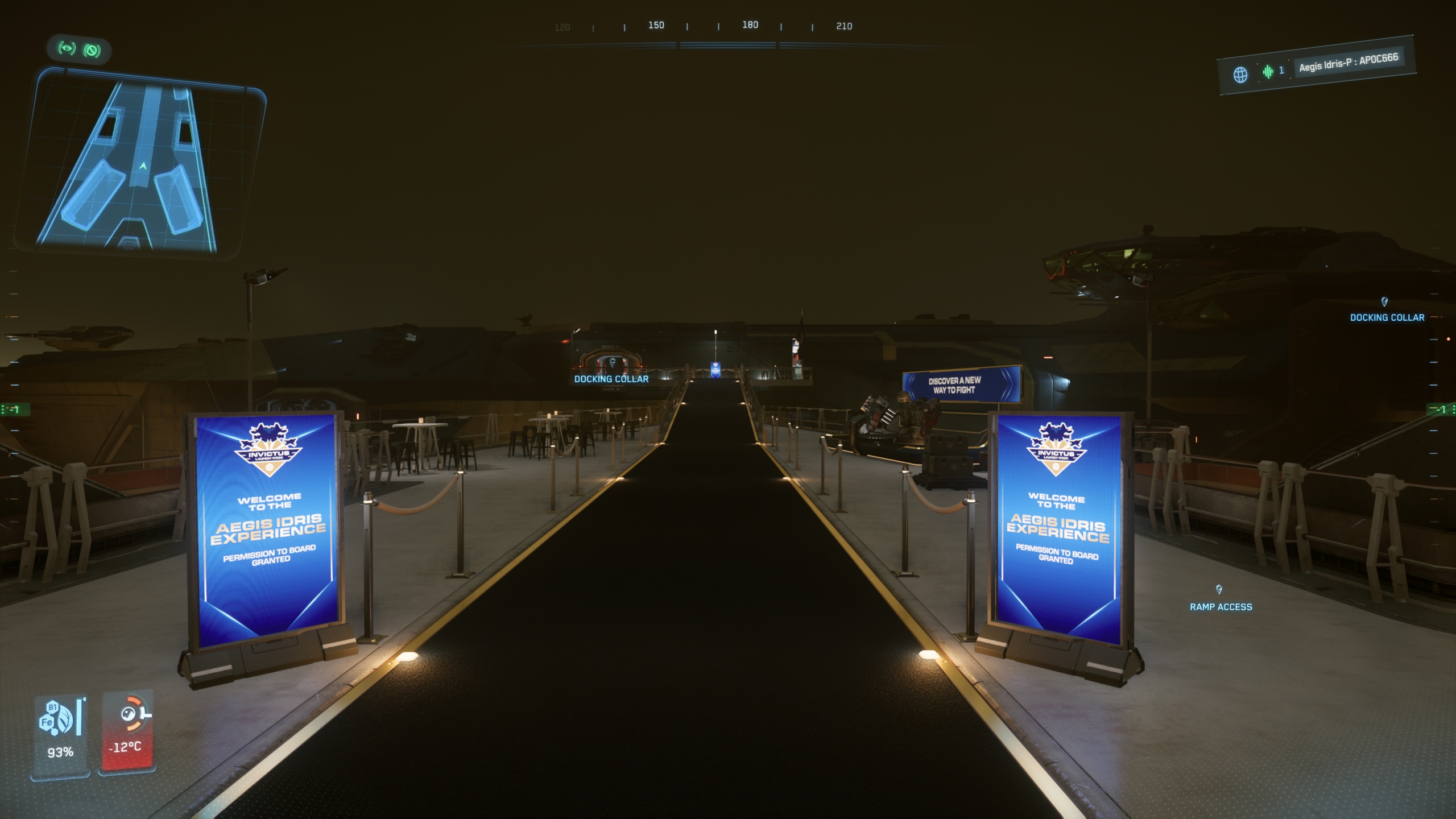Toggle the green voice waveform icon
Image resolution: width=1456 pixels, height=819 pixels.
coord(1268,72)
